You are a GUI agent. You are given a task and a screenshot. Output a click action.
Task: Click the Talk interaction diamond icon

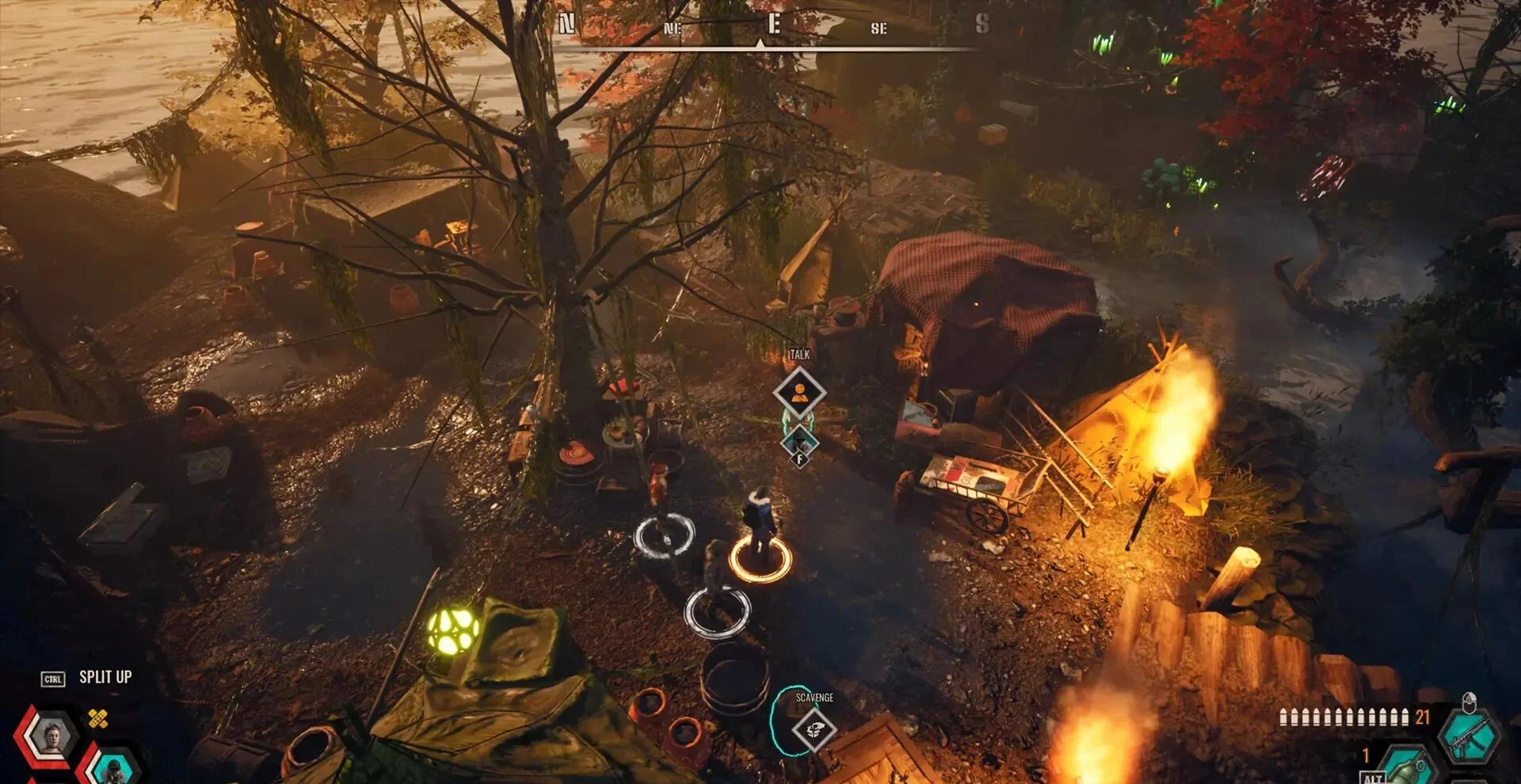coord(799,393)
